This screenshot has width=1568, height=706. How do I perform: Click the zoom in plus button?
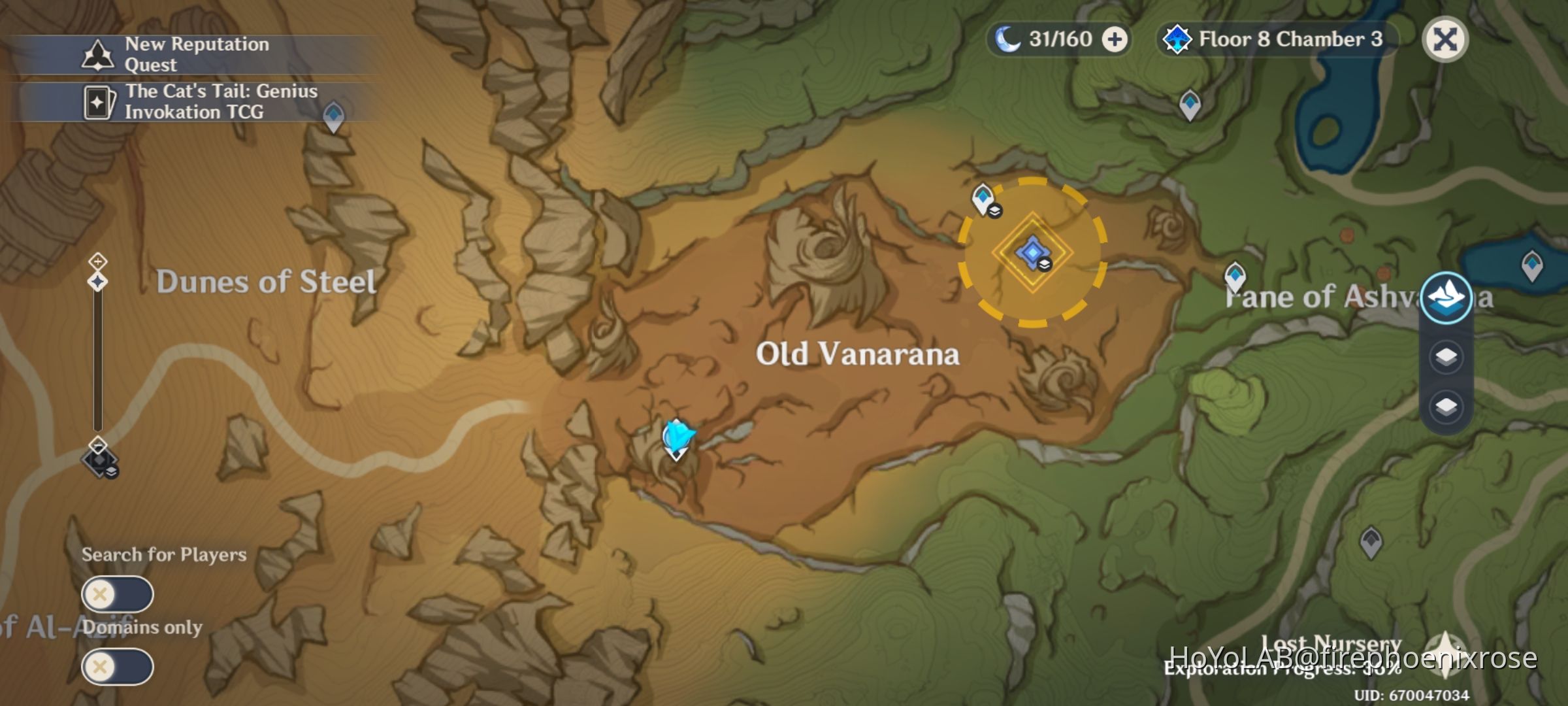97,260
